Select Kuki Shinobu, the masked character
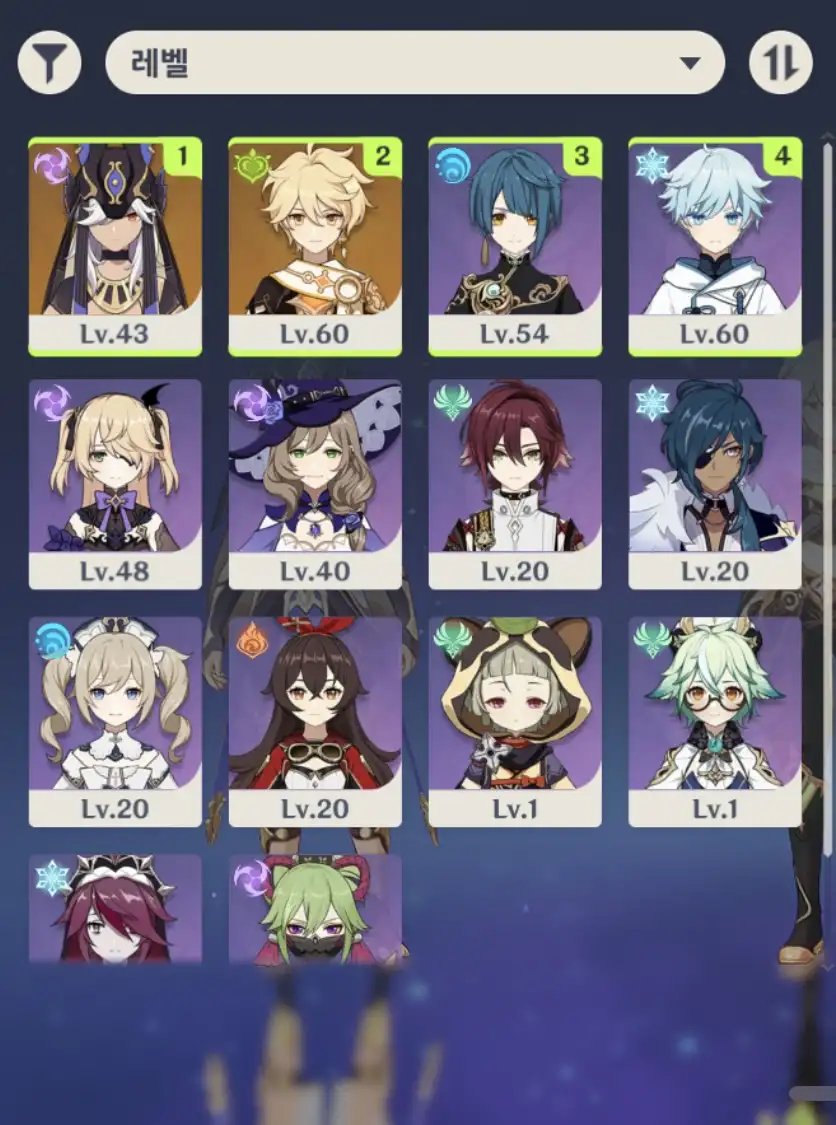This screenshot has height=1125, width=836. [315, 910]
